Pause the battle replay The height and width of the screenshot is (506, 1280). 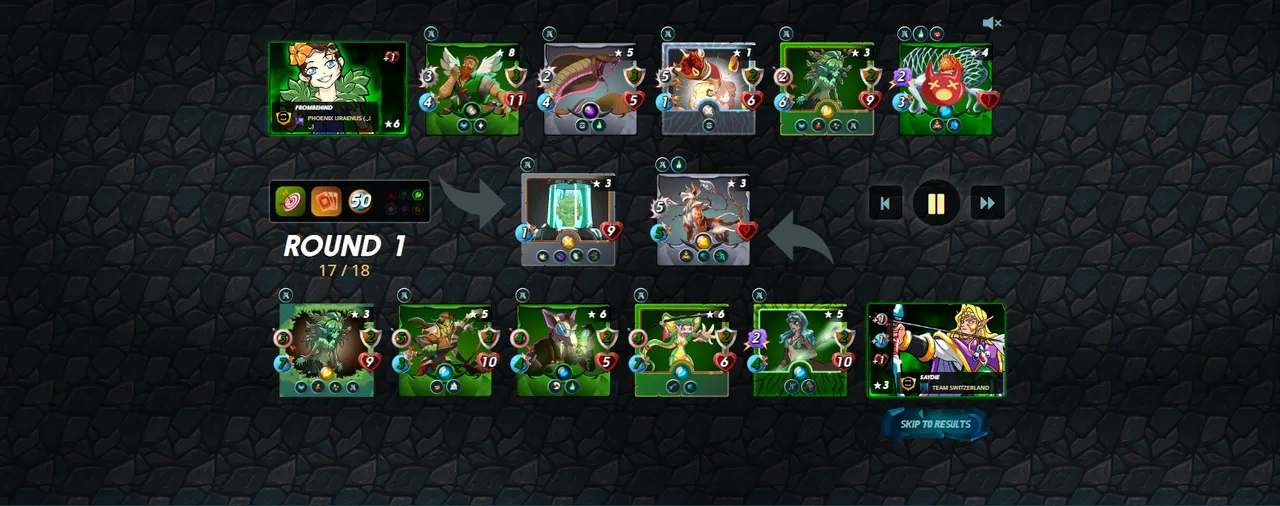click(x=936, y=204)
